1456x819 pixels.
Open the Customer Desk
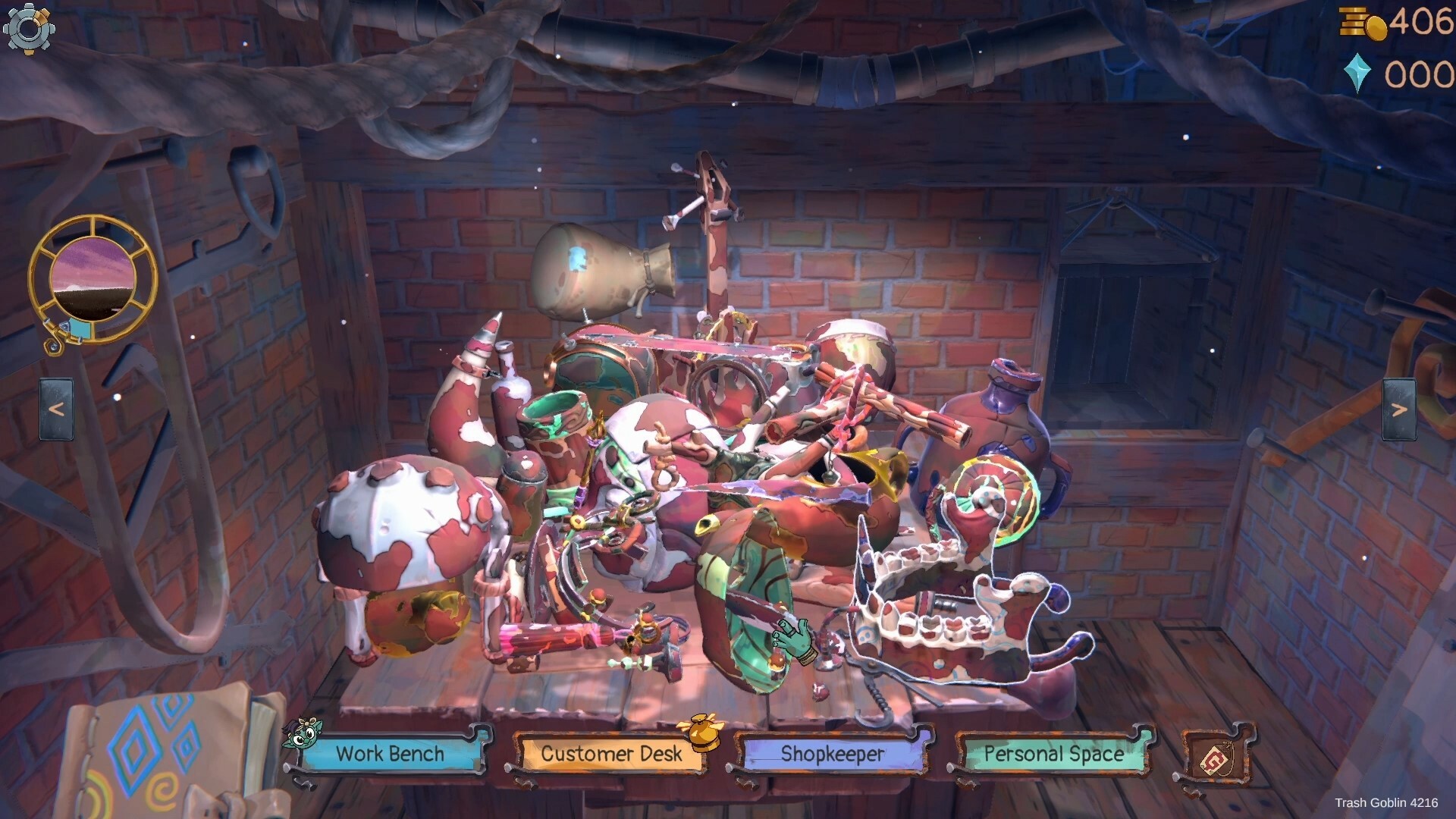610,754
